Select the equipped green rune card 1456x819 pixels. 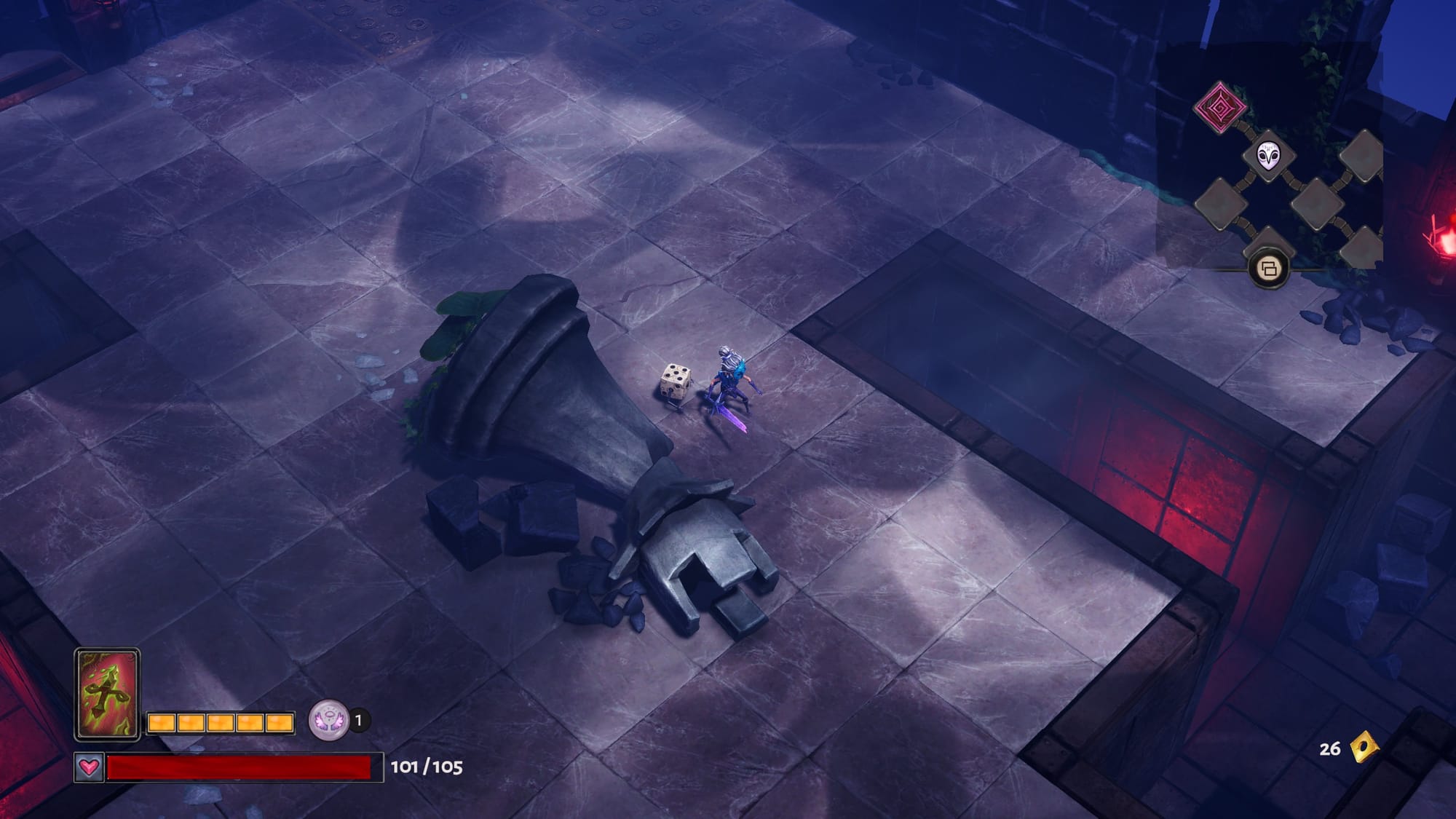point(108,692)
